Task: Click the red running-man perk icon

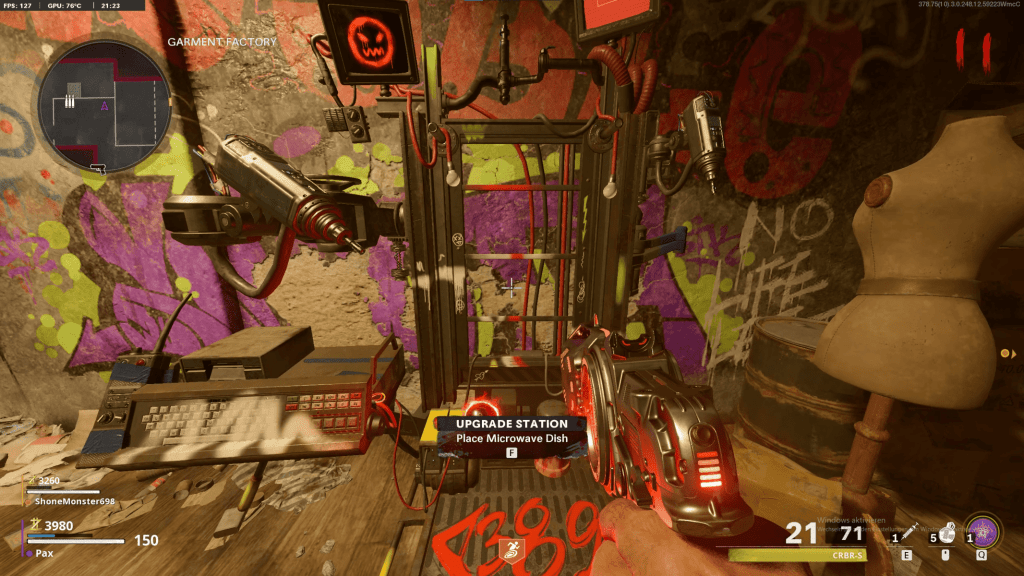Action: click(511, 548)
